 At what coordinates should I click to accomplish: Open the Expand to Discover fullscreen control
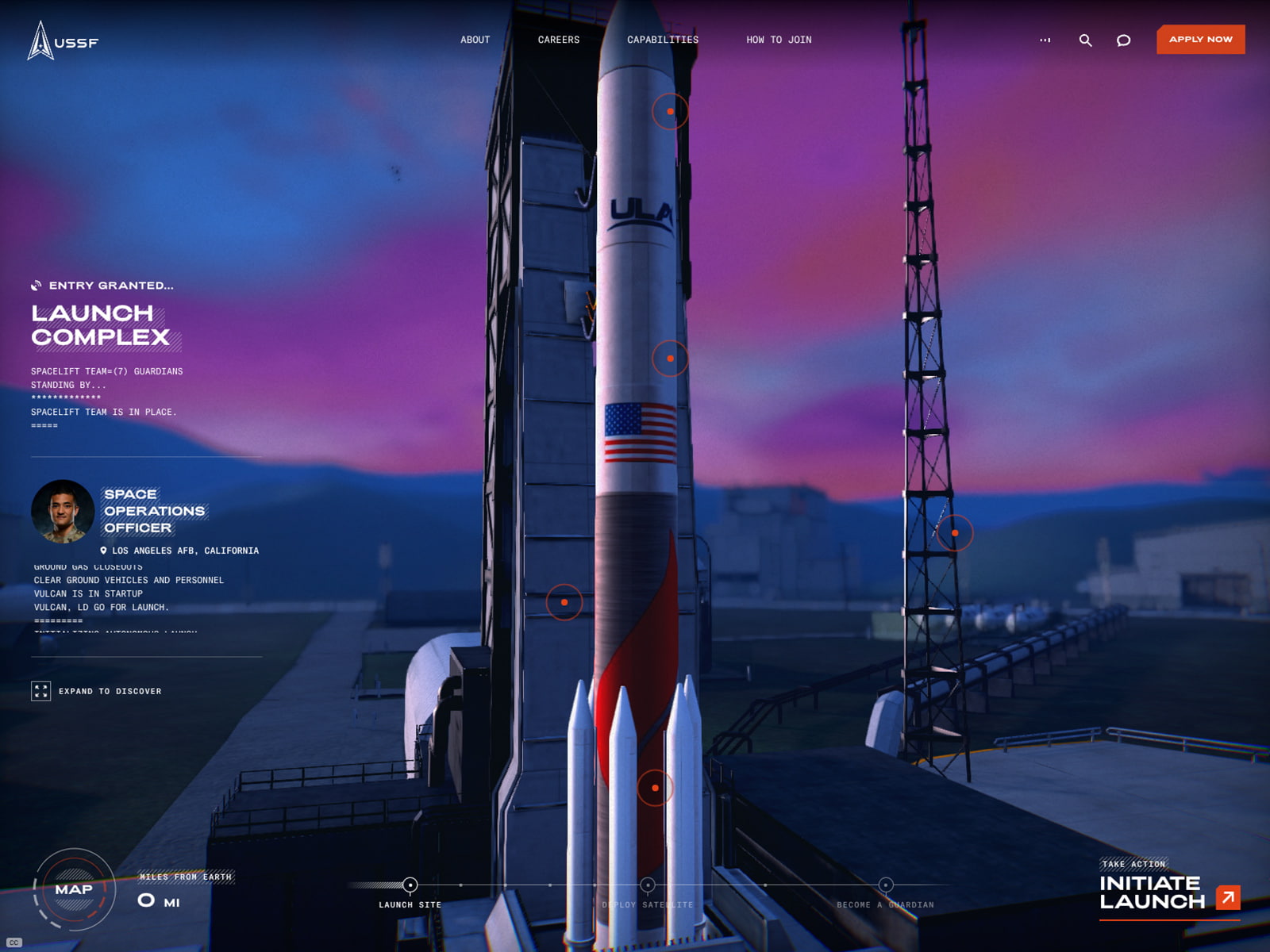click(40, 691)
